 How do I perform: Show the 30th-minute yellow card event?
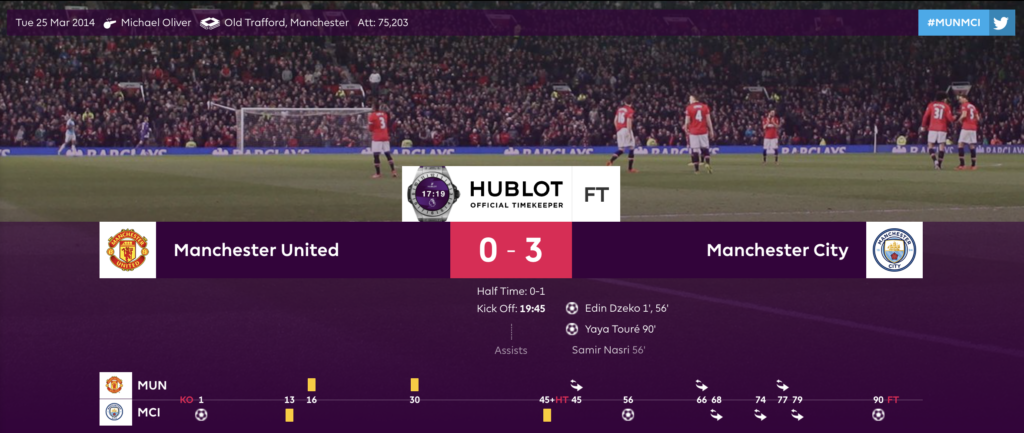point(414,385)
